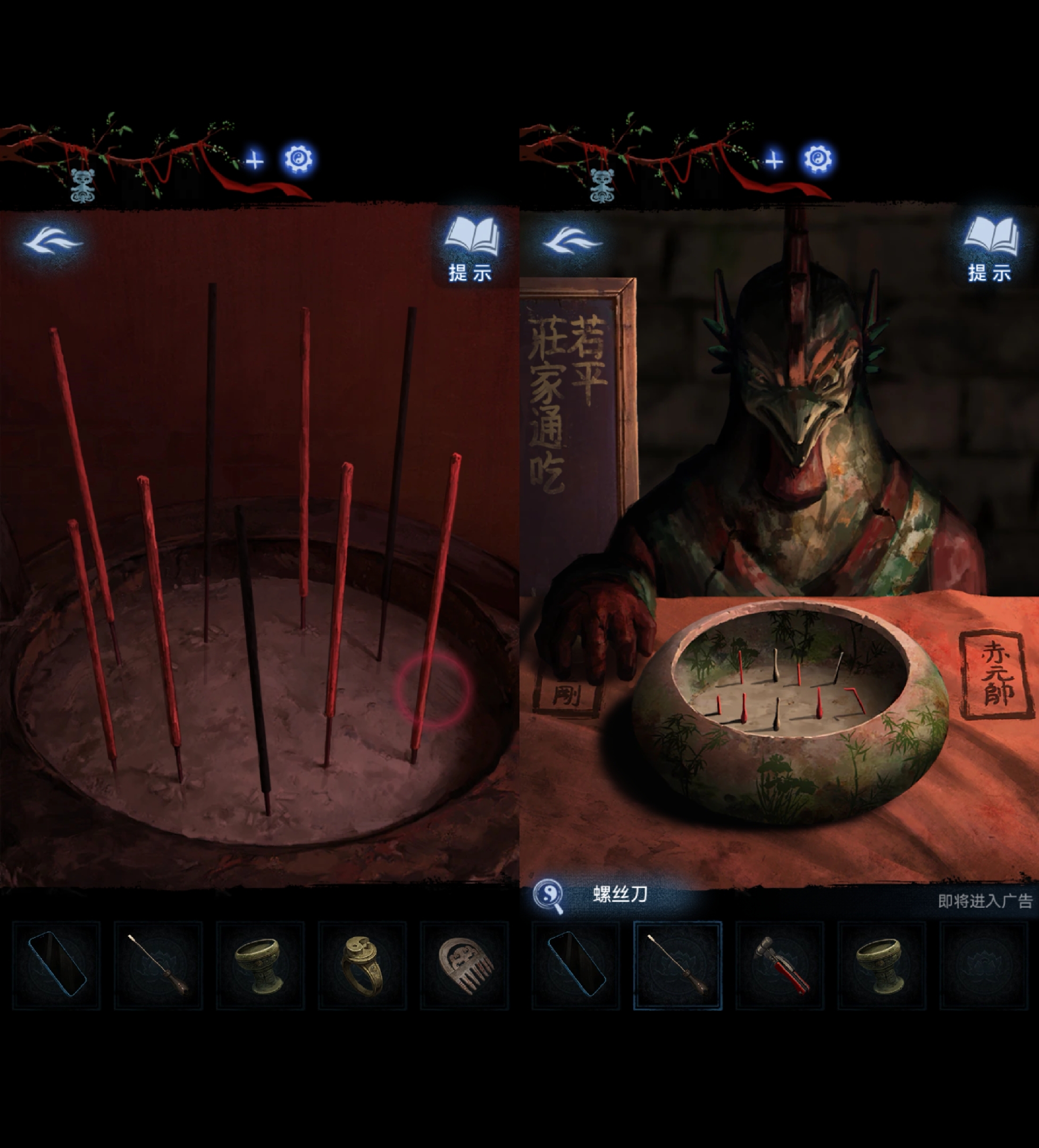Screen dimensions: 1039x1148
Task: Open 提示 hint book above the rooster figure
Action: pos(990,249)
